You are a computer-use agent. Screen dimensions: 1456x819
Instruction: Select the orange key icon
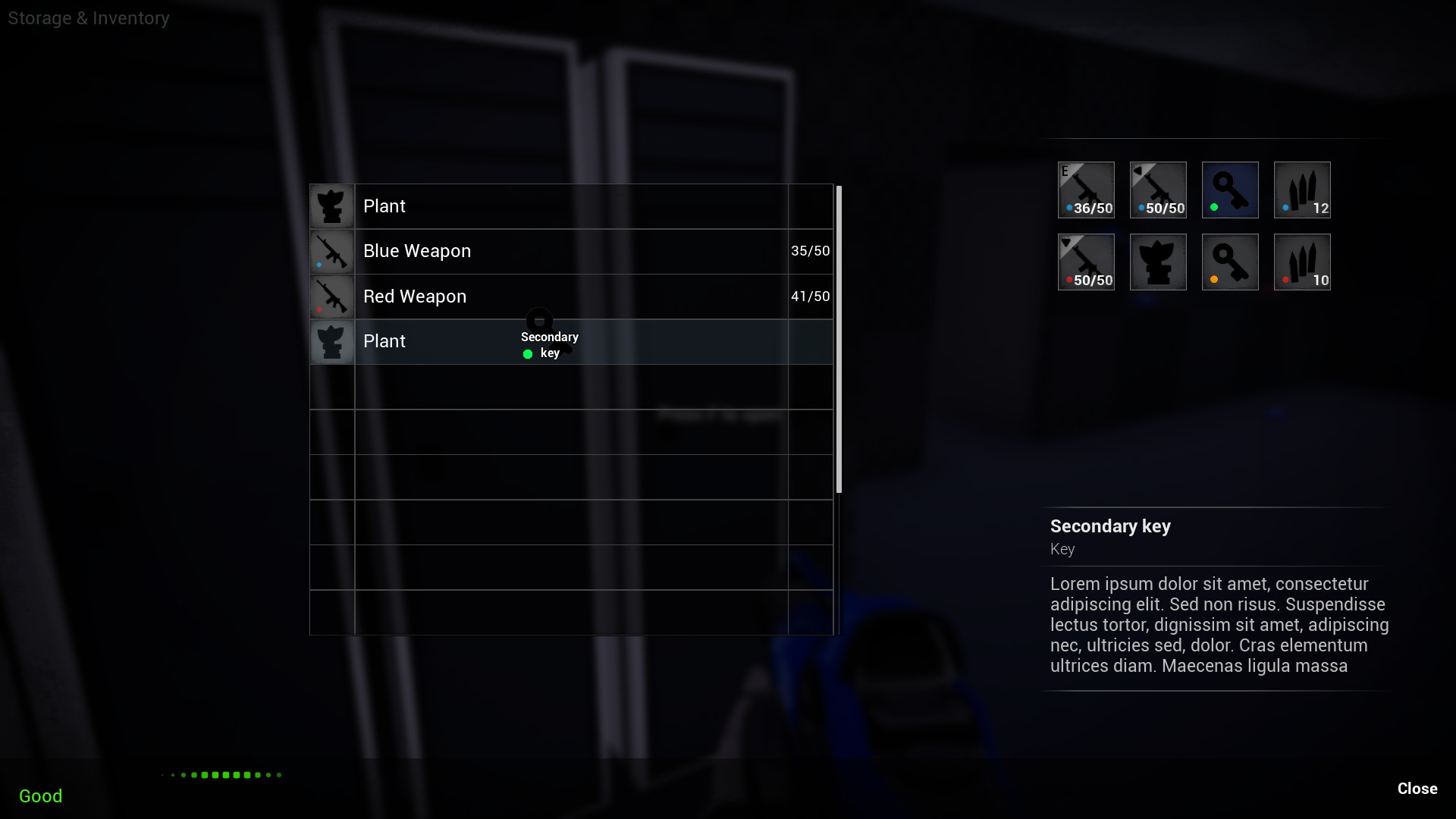pos(1230,262)
